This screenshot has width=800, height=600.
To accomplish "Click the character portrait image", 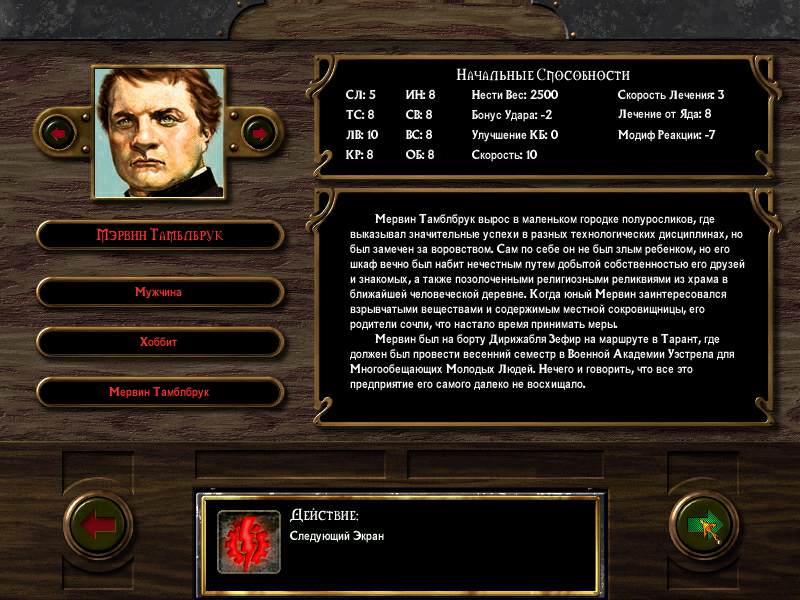I will tap(158, 132).
